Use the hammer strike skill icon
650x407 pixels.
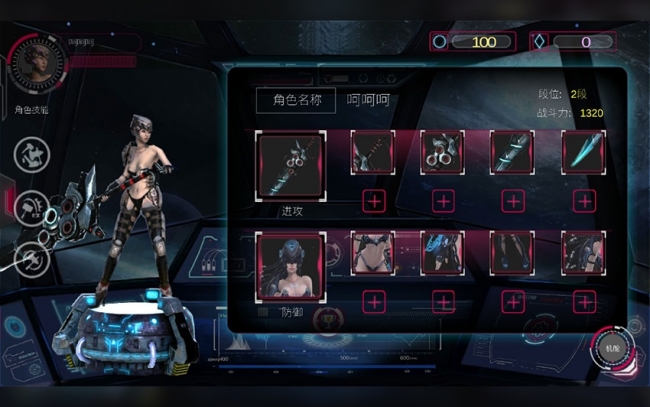[x=34, y=206]
